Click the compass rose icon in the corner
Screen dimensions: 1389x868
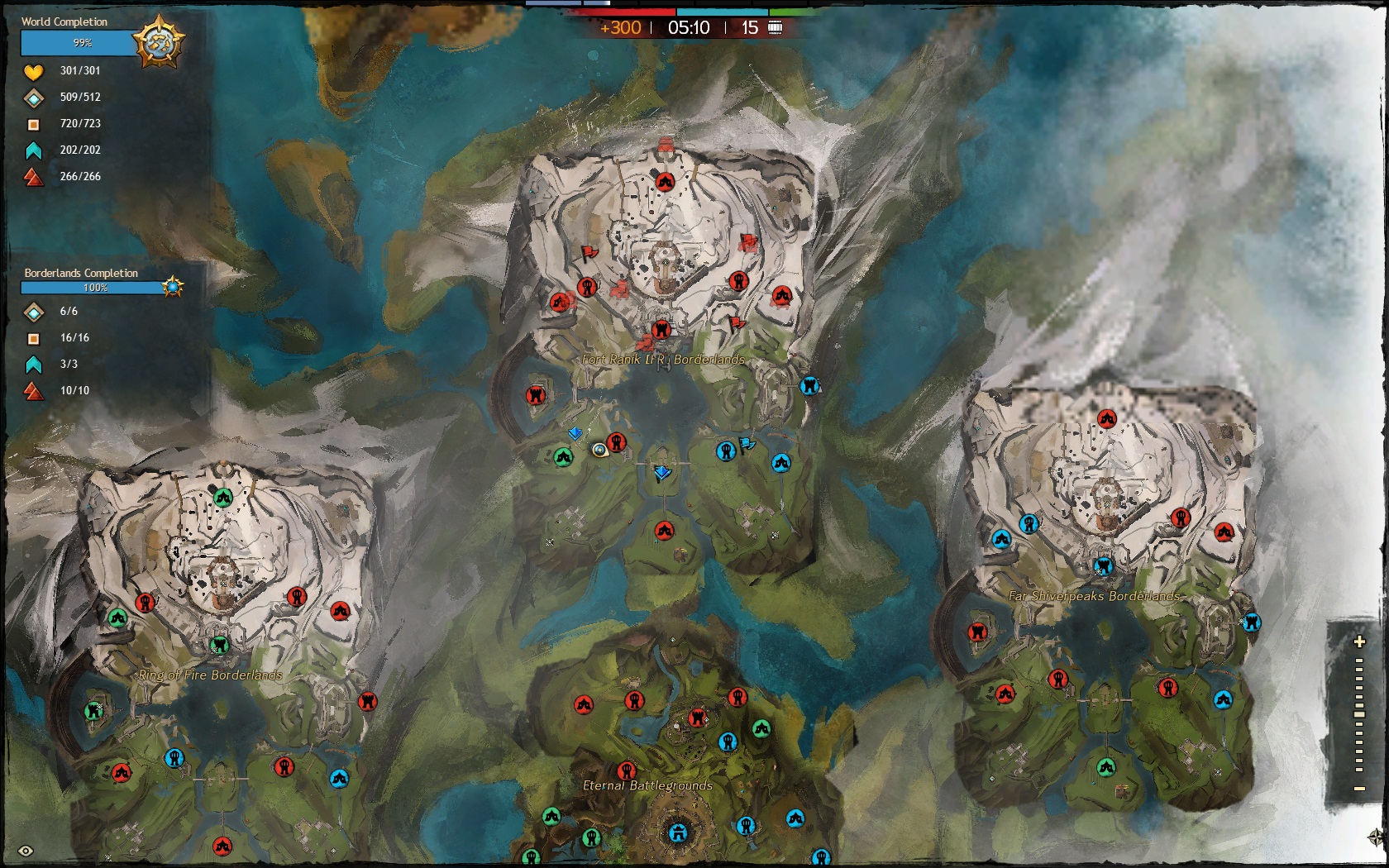click(1376, 838)
